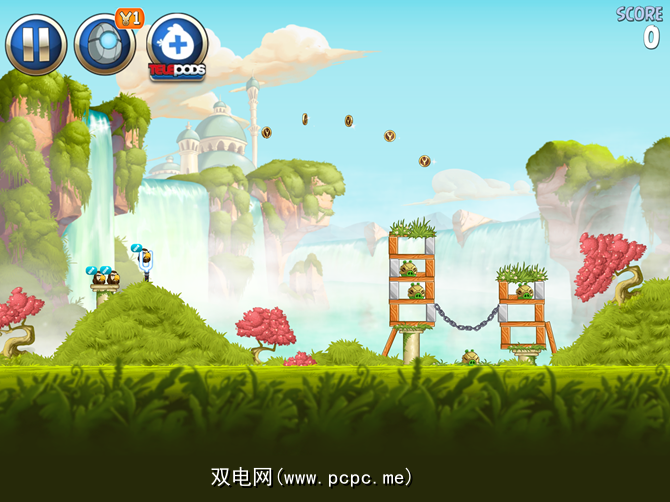Pause the game
Screen dimensions: 670x502
coord(35,44)
